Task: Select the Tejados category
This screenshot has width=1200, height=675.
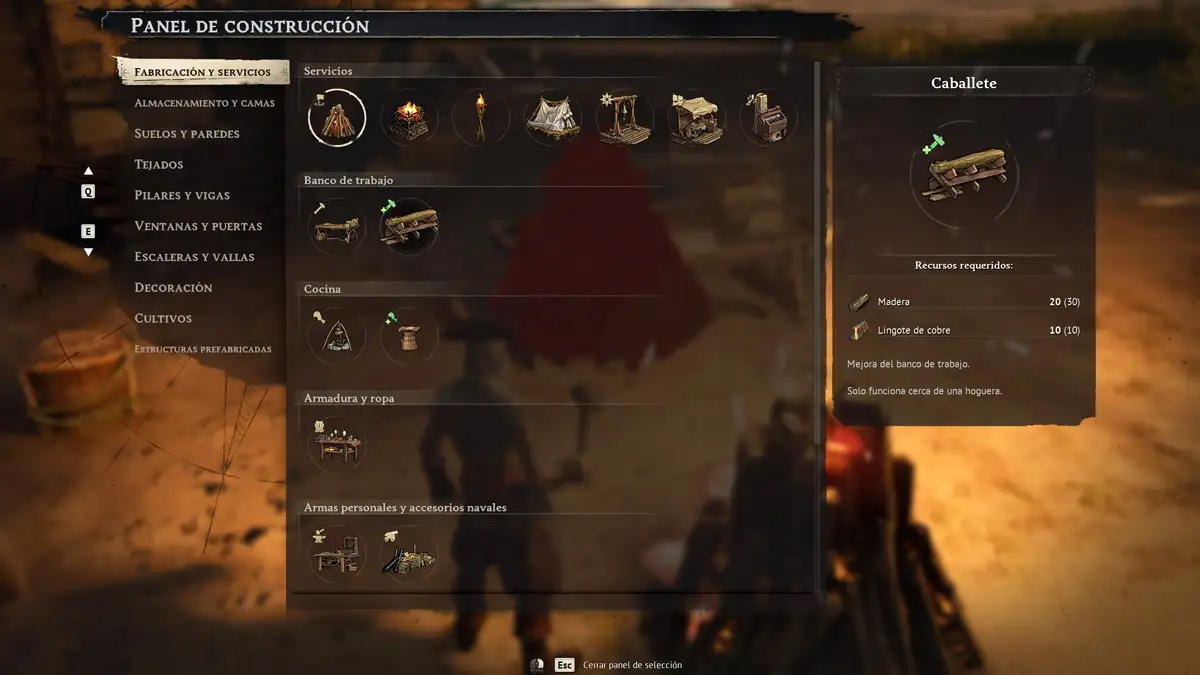Action: [x=159, y=164]
